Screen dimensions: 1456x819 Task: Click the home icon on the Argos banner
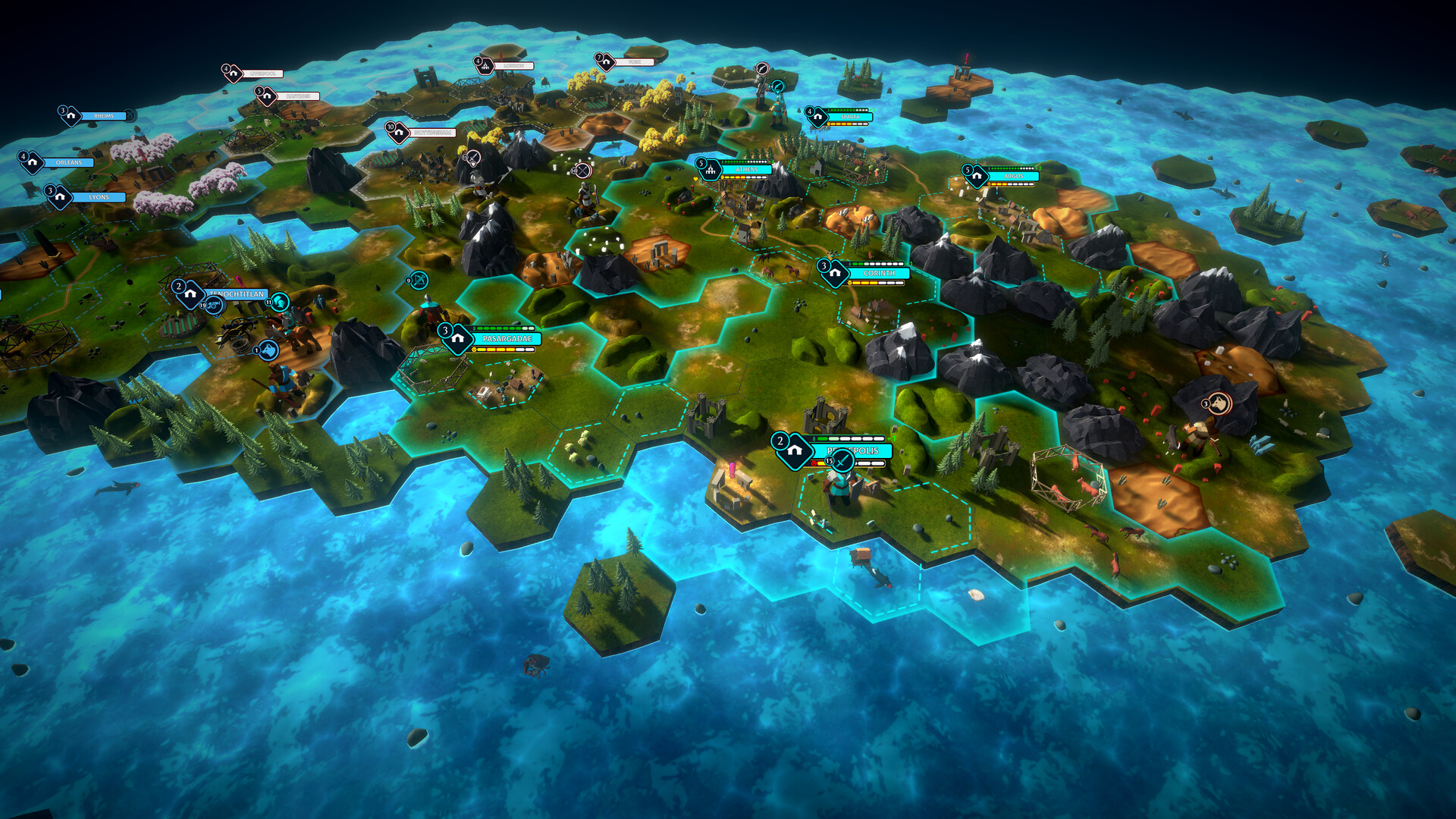coord(977,176)
